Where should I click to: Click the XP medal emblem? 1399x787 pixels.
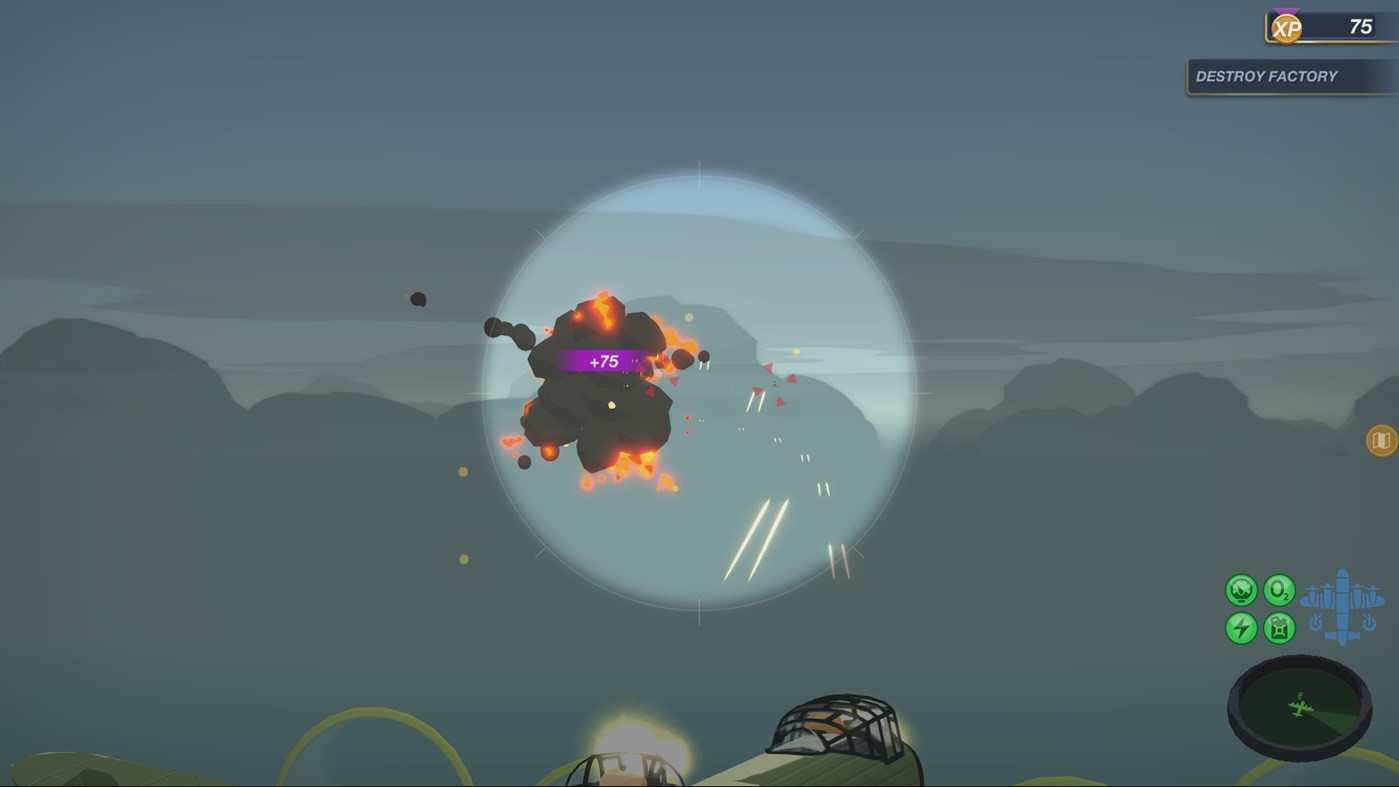(1285, 27)
